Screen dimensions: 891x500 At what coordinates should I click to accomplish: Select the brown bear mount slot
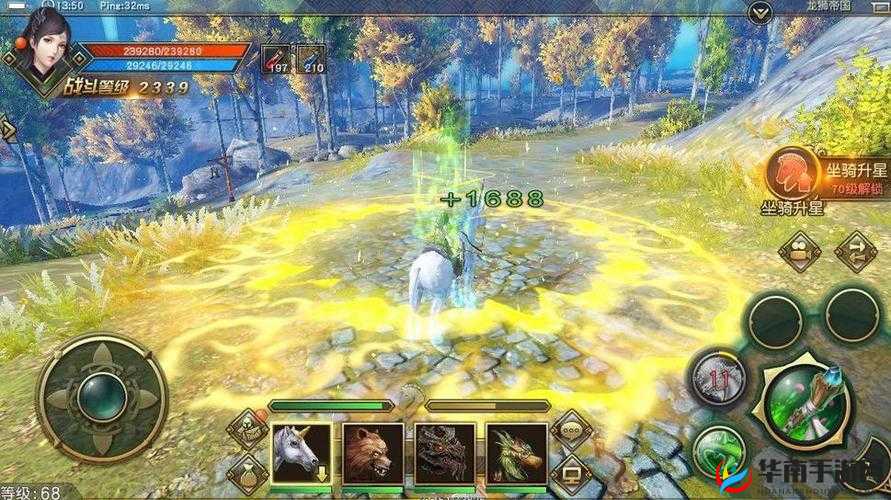coord(373,453)
